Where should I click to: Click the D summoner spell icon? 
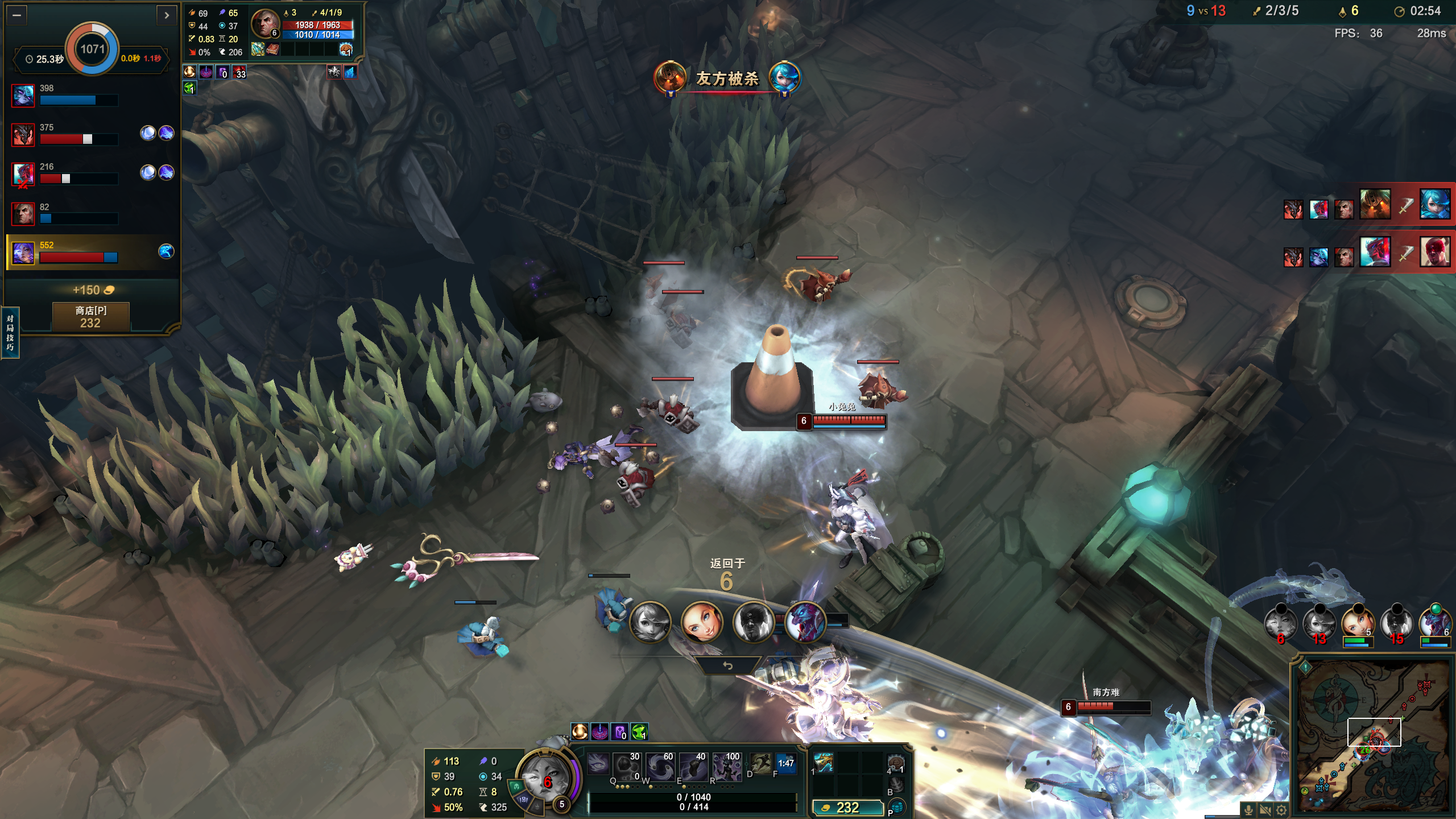[760, 764]
